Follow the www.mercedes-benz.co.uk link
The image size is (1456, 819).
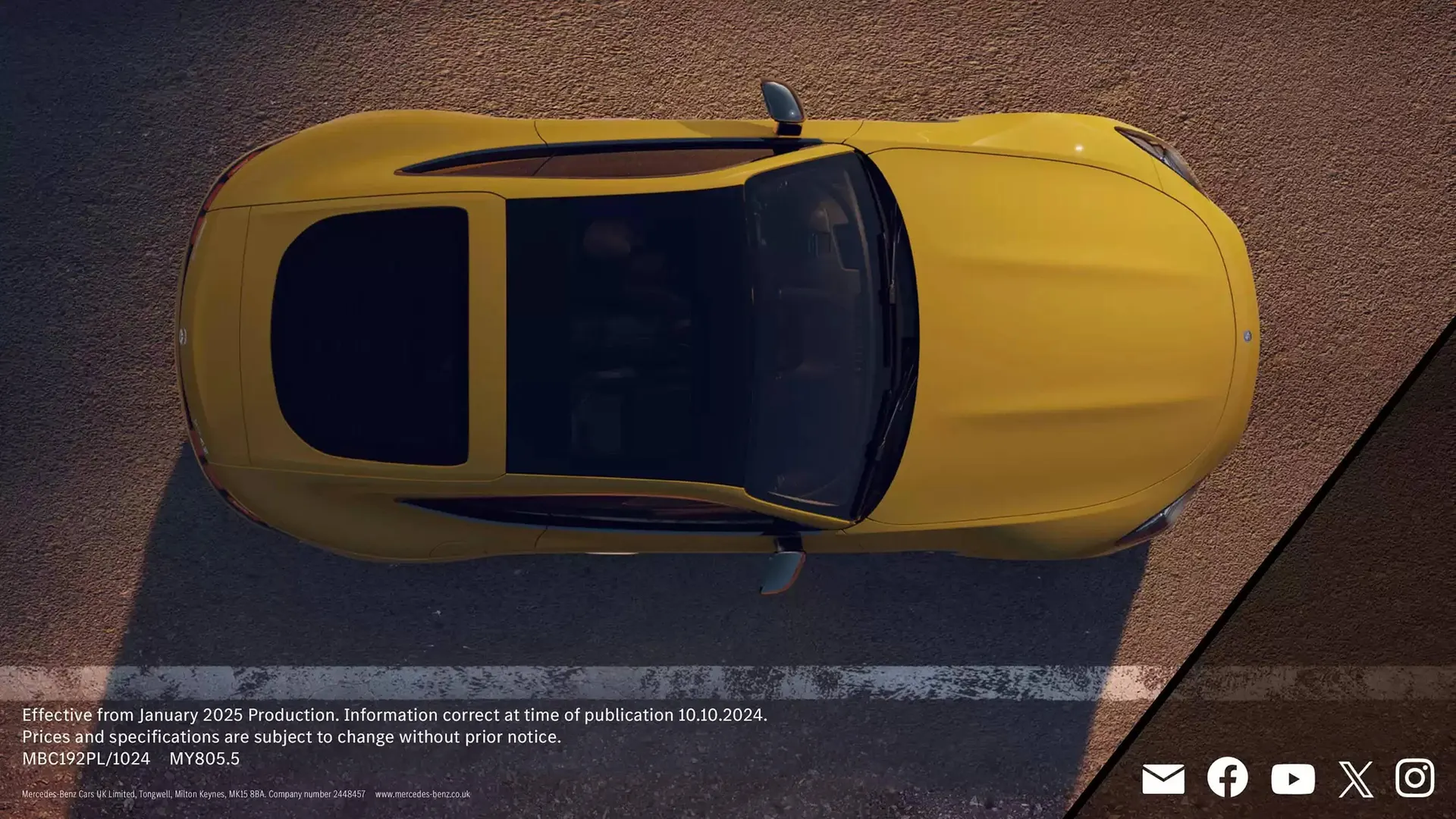(422, 795)
